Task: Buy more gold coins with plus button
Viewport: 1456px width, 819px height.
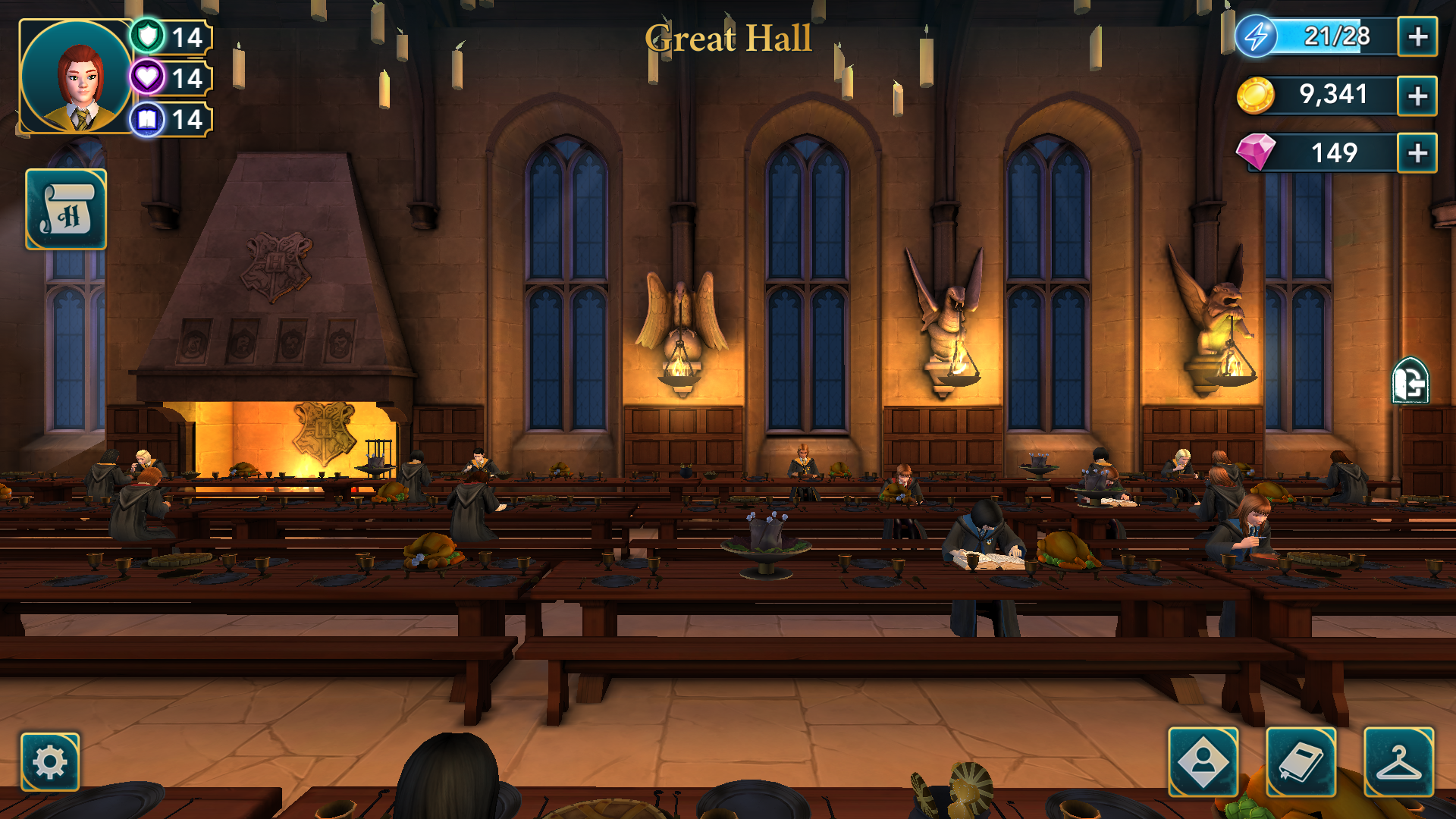Action: coord(1417,96)
